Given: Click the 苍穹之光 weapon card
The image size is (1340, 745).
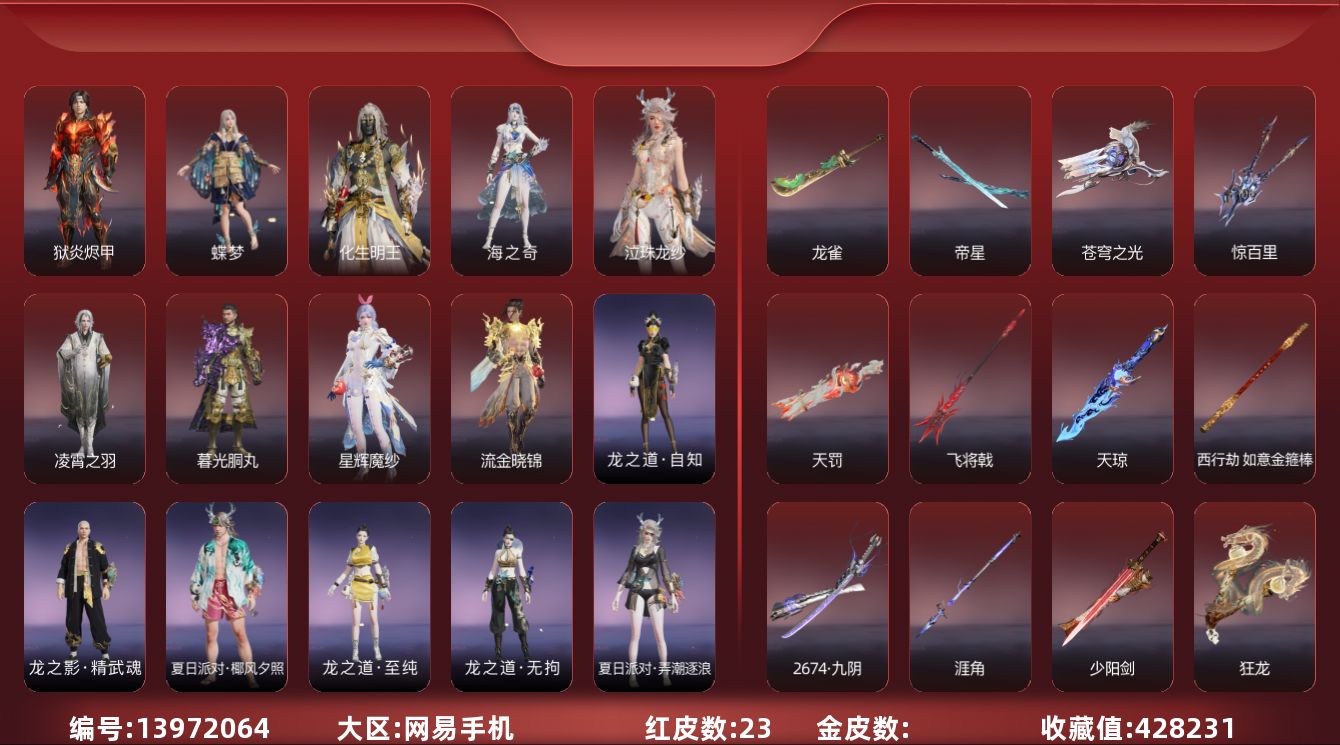Looking at the screenshot, I should [x=1112, y=180].
